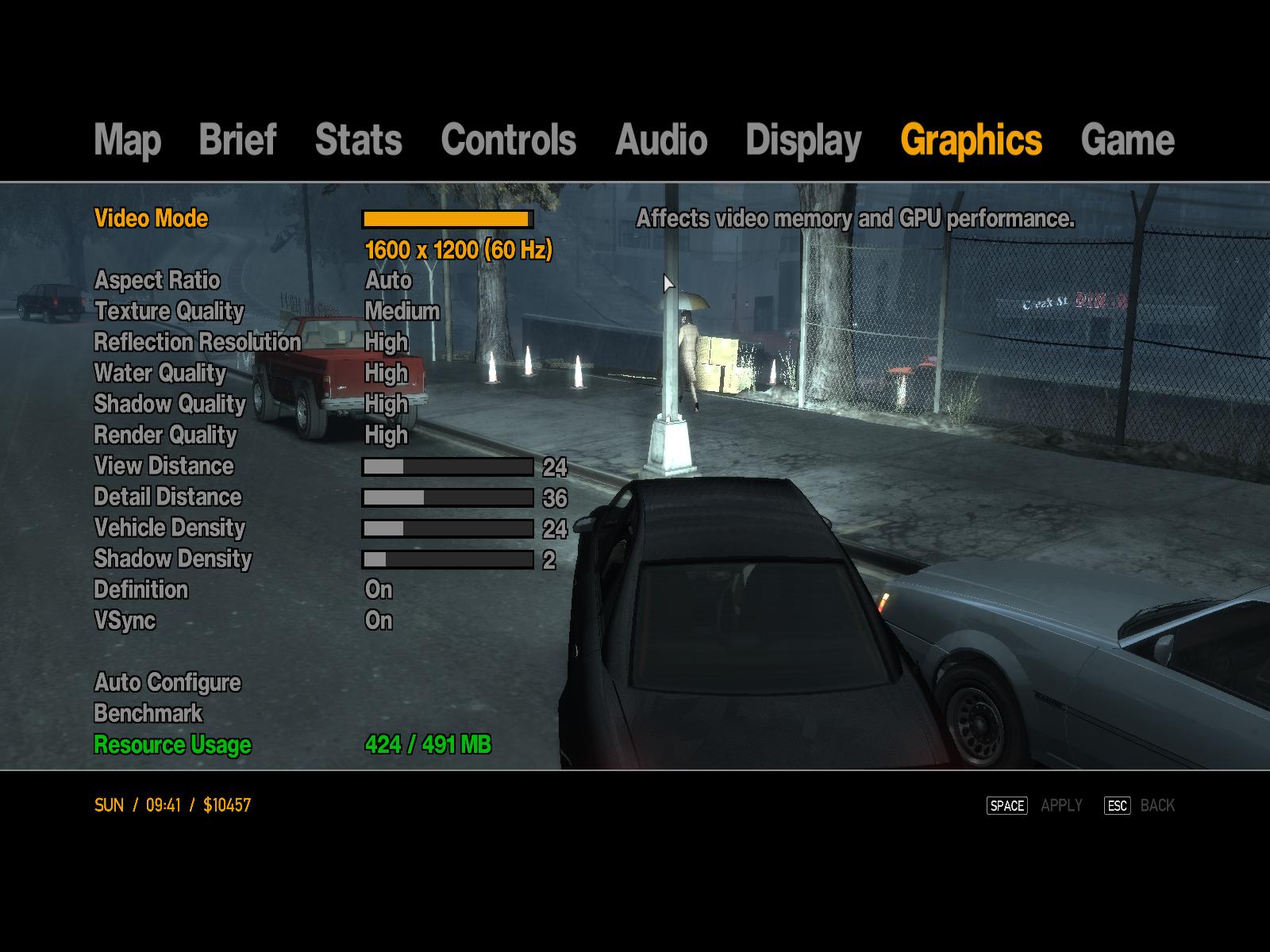Run Auto Configure
The image size is (1270, 952).
point(167,682)
